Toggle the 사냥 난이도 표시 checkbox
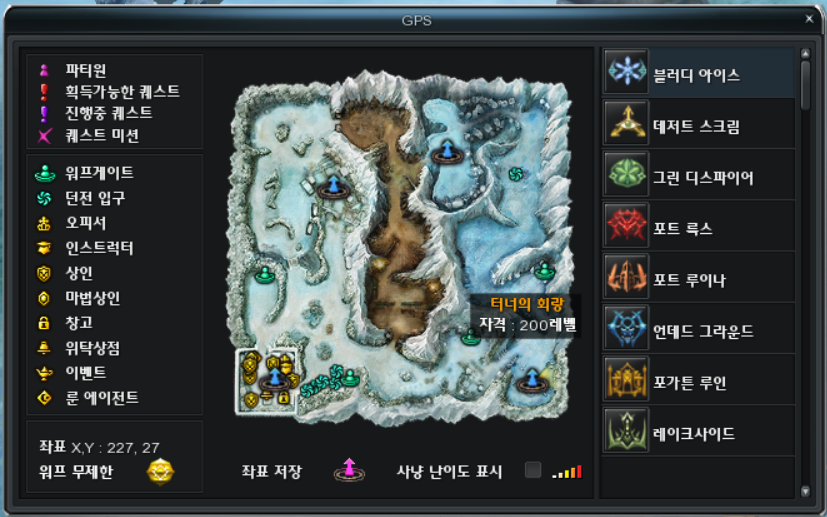Screen dimensions: 827x517 533,470
